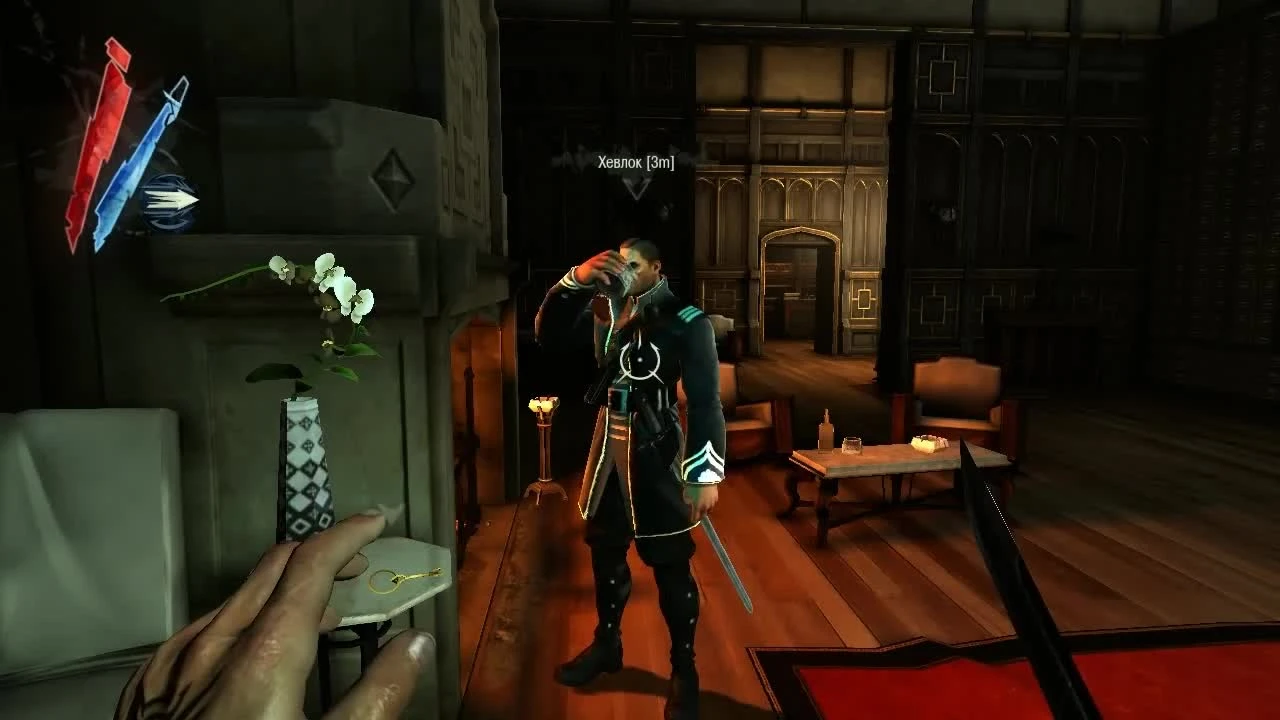Click the circular insignia on Havelock's coat
The width and height of the screenshot is (1280, 720).
click(640, 363)
